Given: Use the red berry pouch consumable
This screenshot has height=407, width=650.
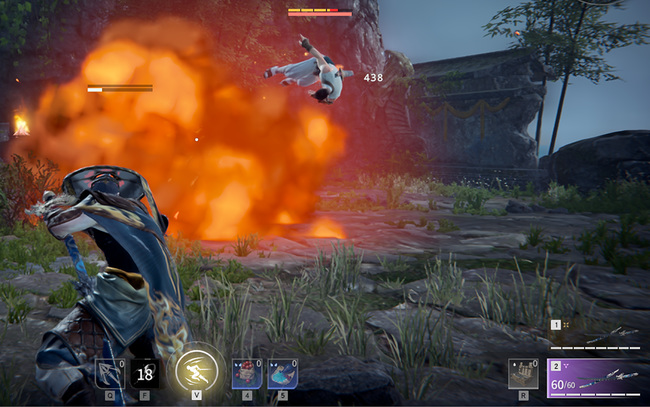Looking at the screenshot, I should [247, 373].
